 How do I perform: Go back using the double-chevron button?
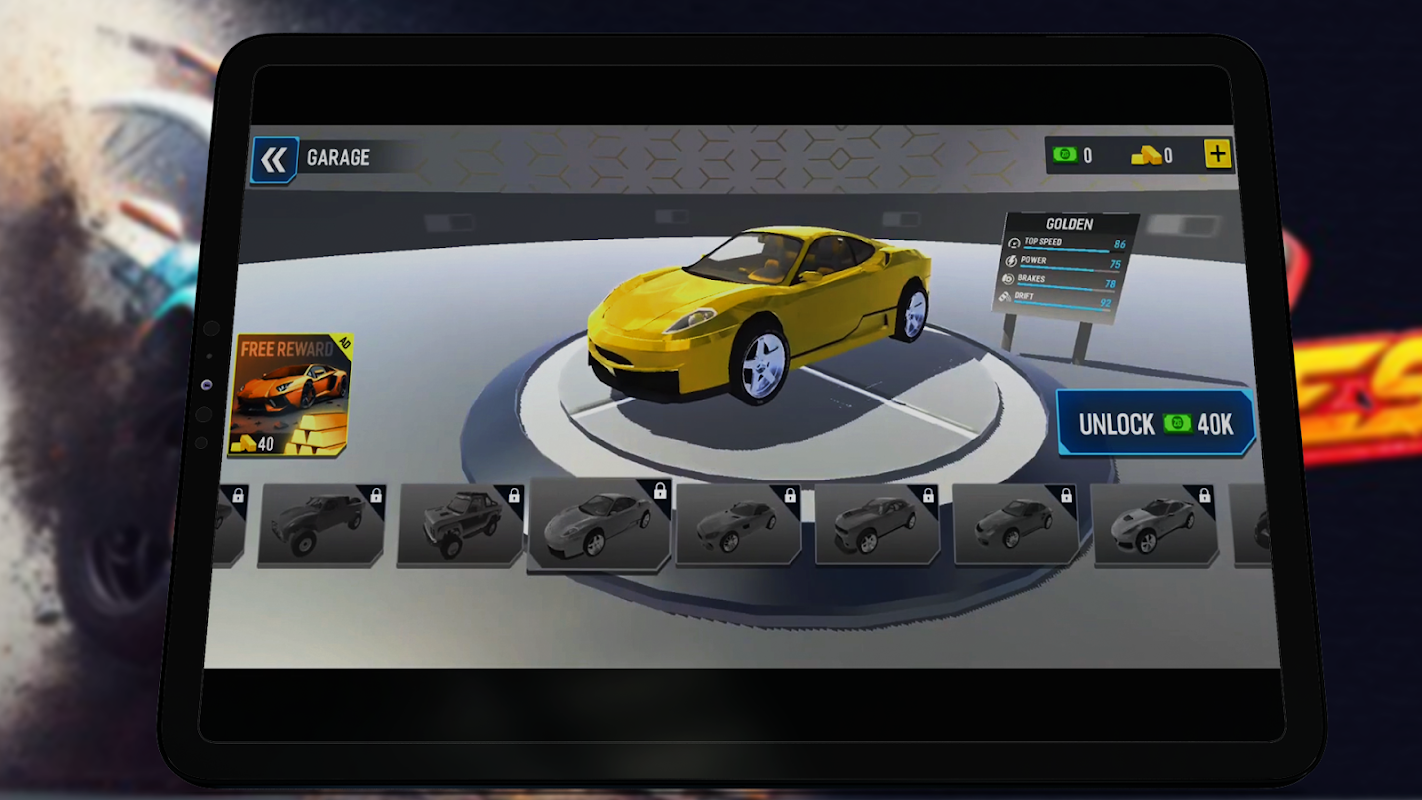coord(273,160)
